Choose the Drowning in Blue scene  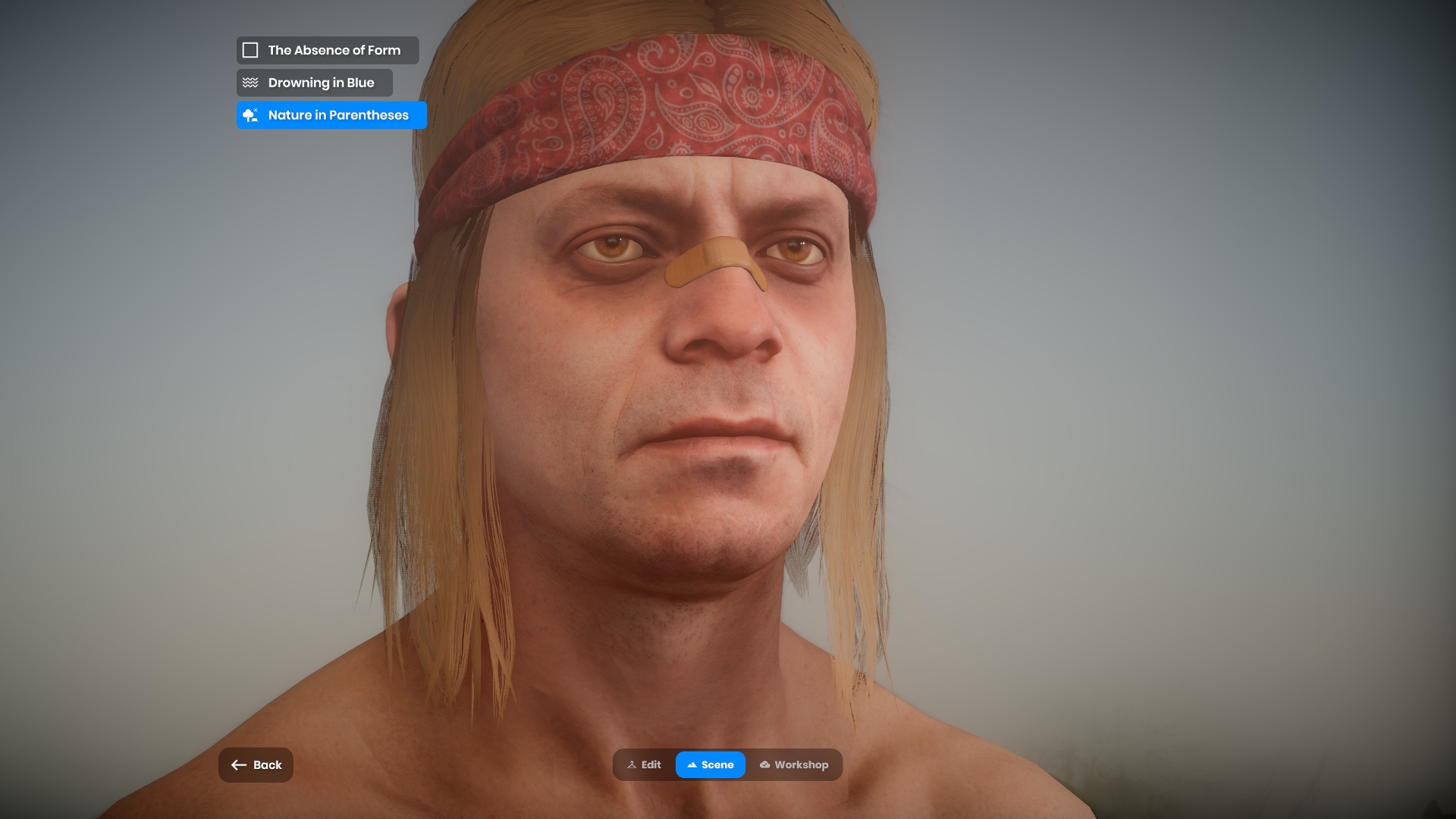(x=314, y=83)
